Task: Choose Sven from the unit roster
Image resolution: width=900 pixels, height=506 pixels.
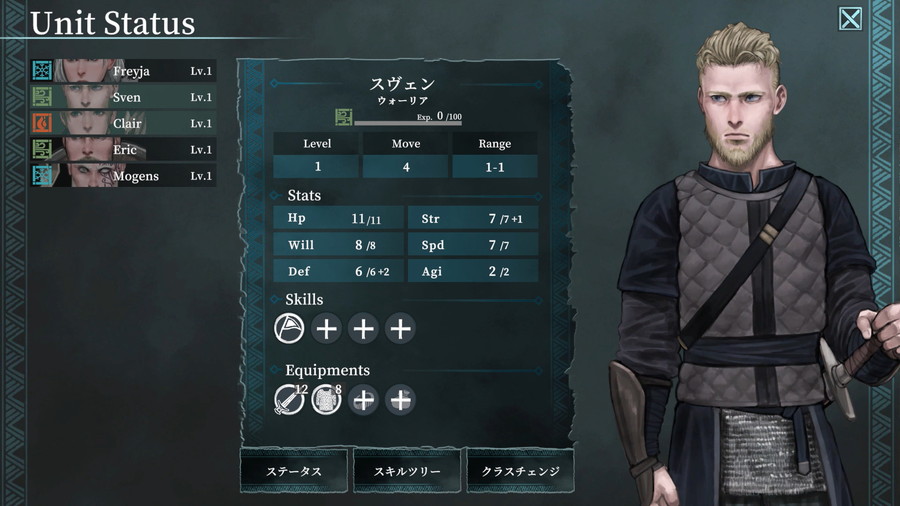Action: (x=124, y=97)
